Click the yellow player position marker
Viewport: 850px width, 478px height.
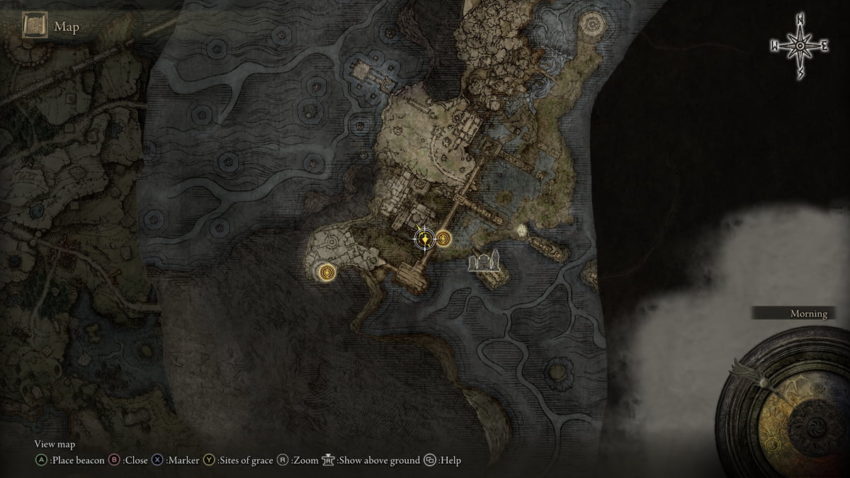click(425, 239)
